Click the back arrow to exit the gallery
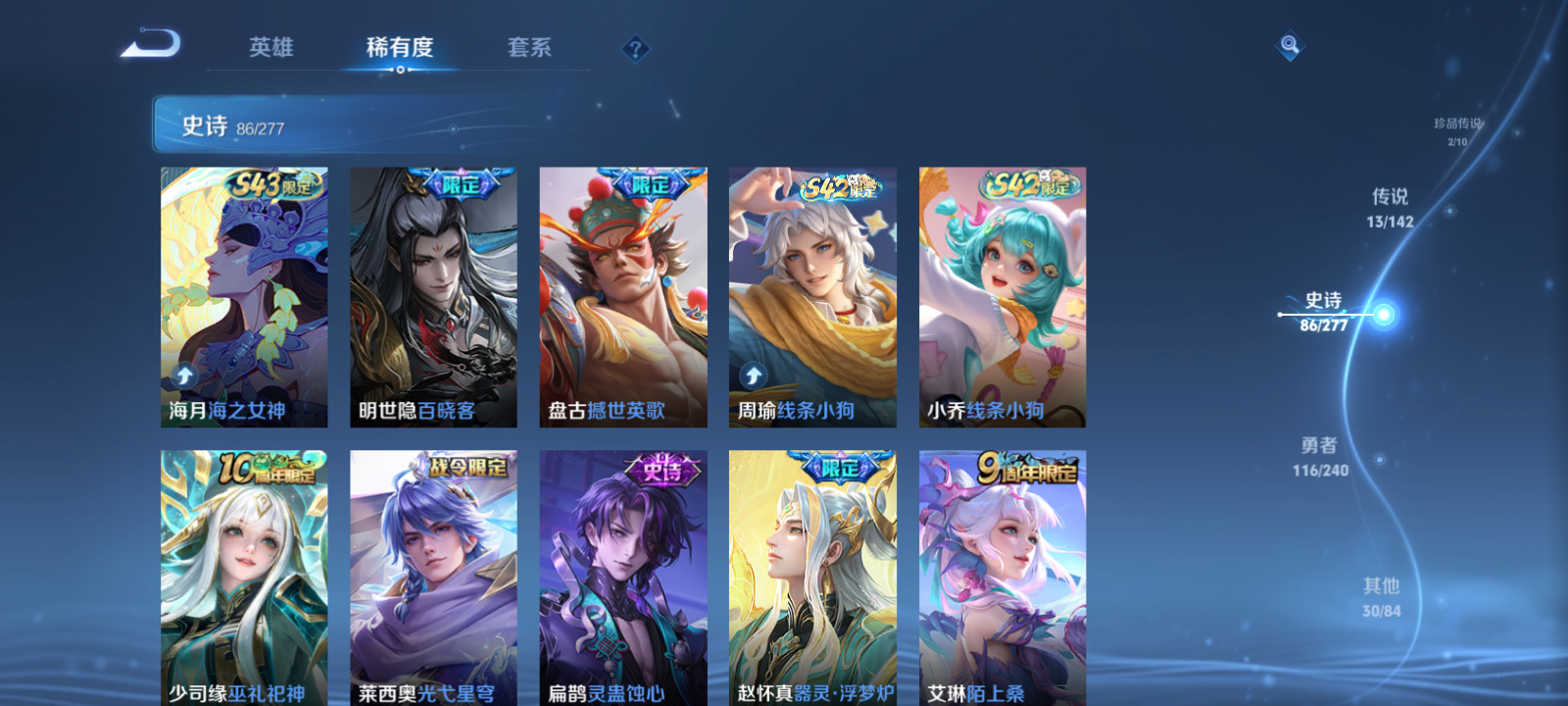 [x=152, y=44]
